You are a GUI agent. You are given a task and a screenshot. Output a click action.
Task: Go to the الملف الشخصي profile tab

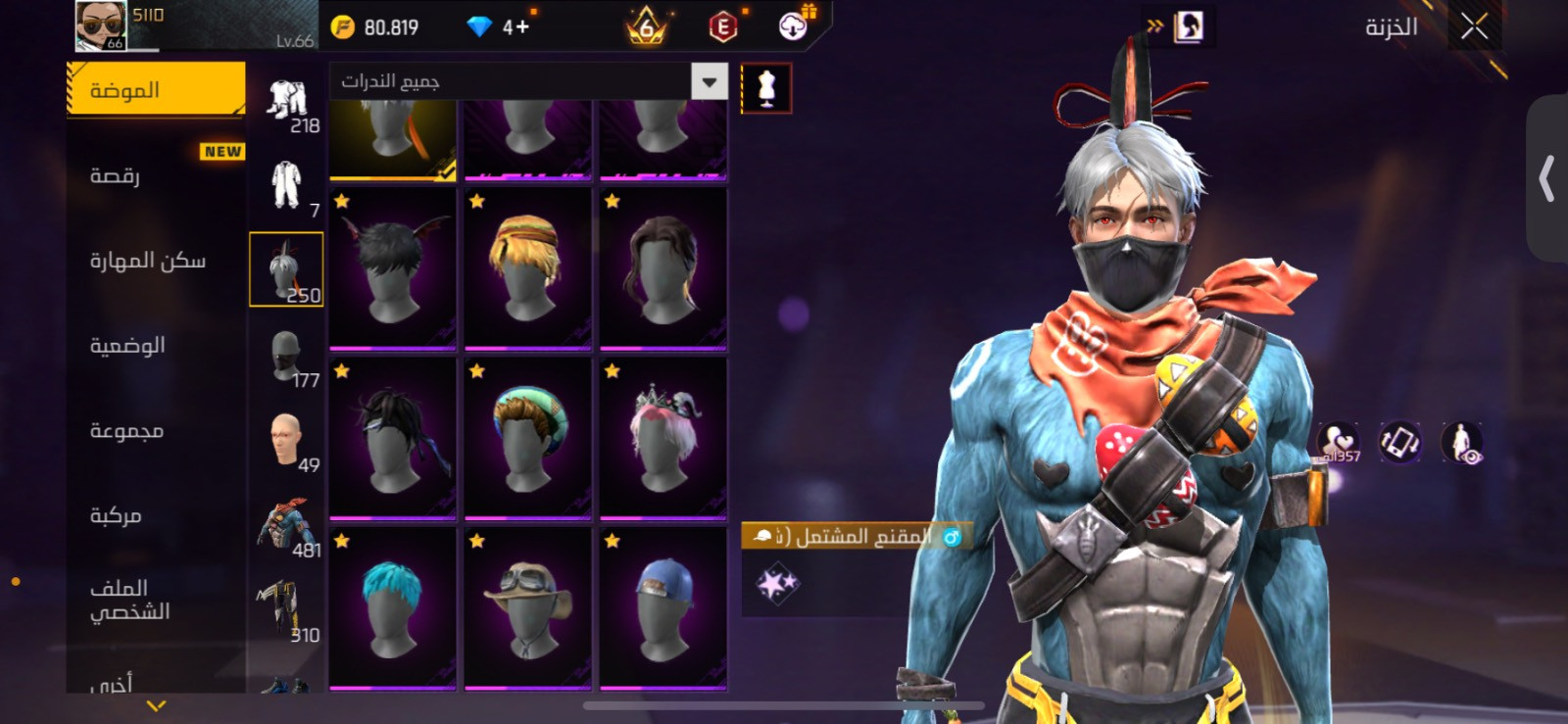click(155, 600)
